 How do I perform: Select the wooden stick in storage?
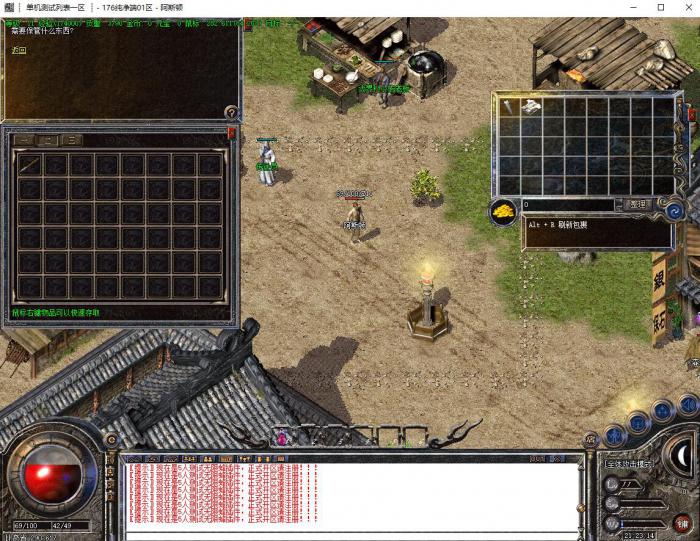[x=29, y=164]
